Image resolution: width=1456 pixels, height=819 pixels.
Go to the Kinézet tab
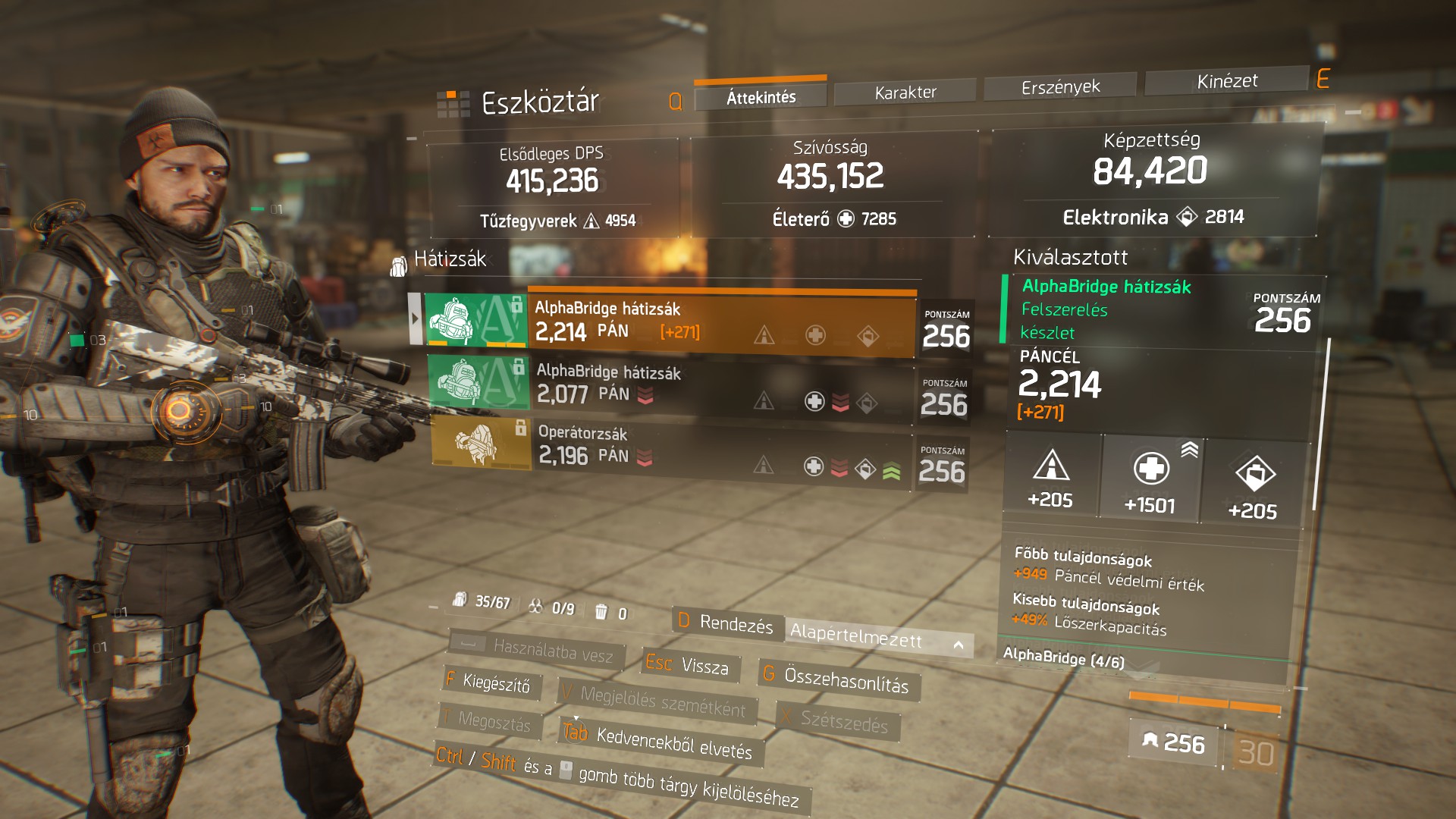pyautogui.click(x=1226, y=81)
